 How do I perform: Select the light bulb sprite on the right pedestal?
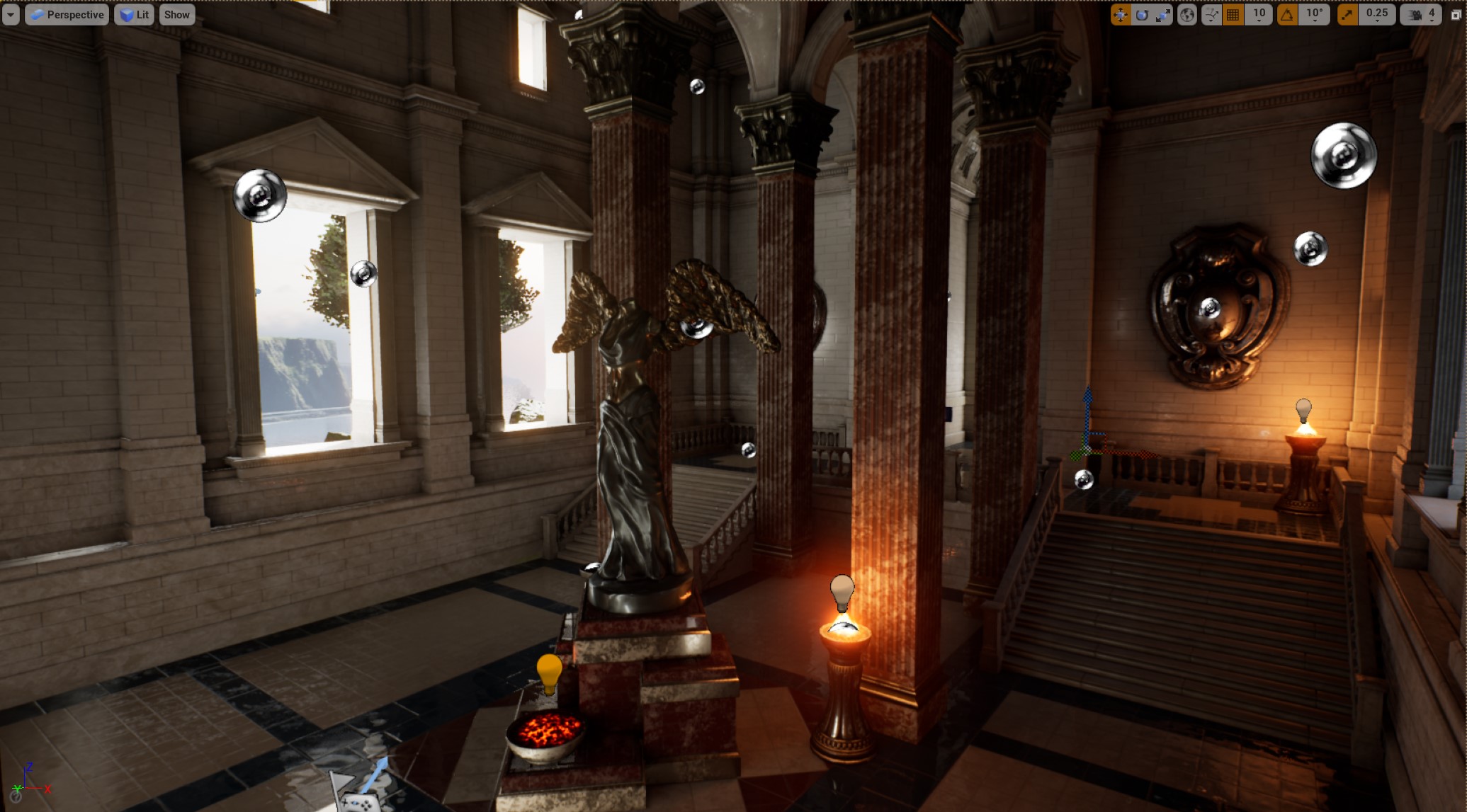click(x=1305, y=409)
